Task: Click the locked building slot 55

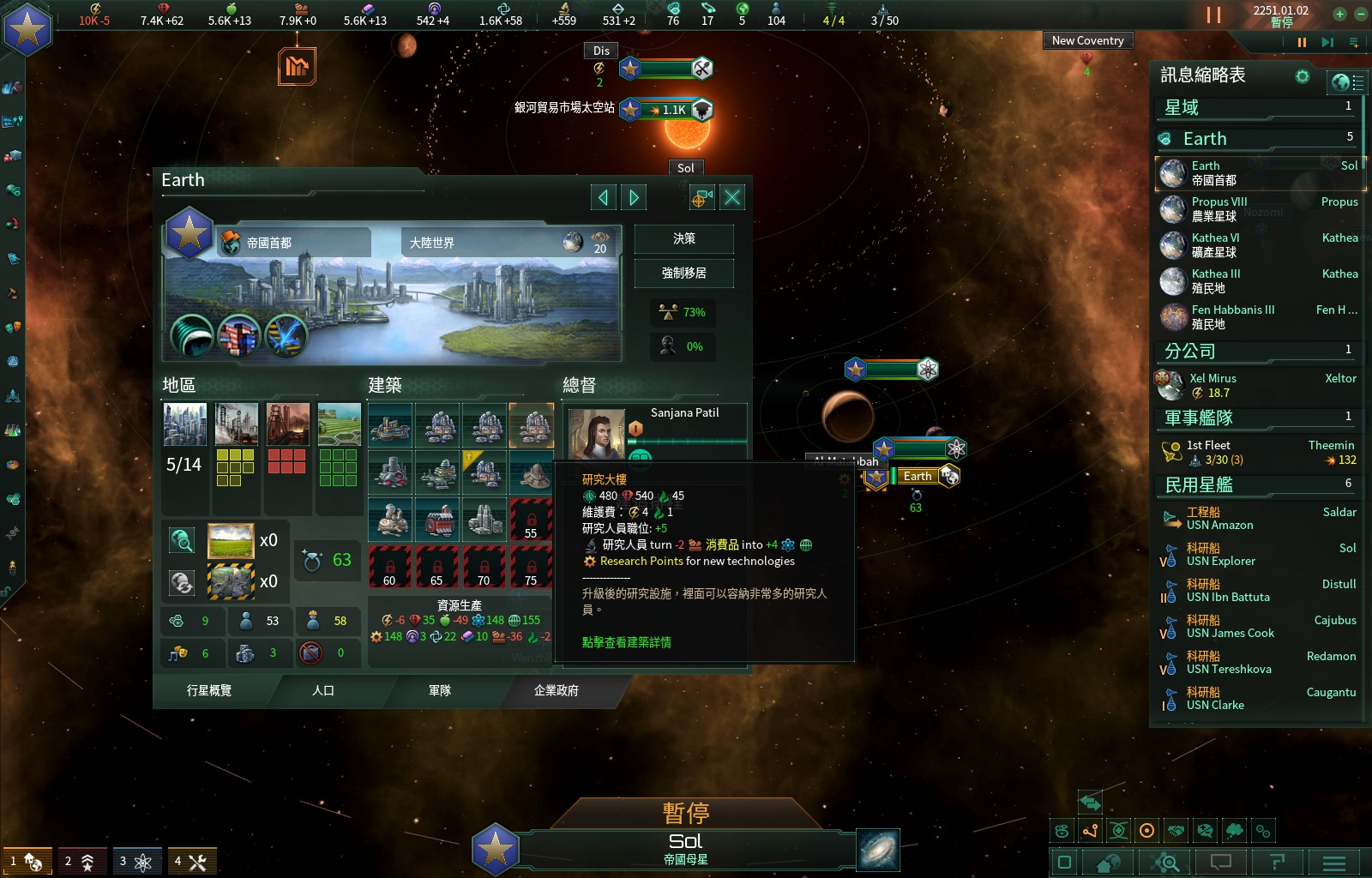Action: pos(531,520)
